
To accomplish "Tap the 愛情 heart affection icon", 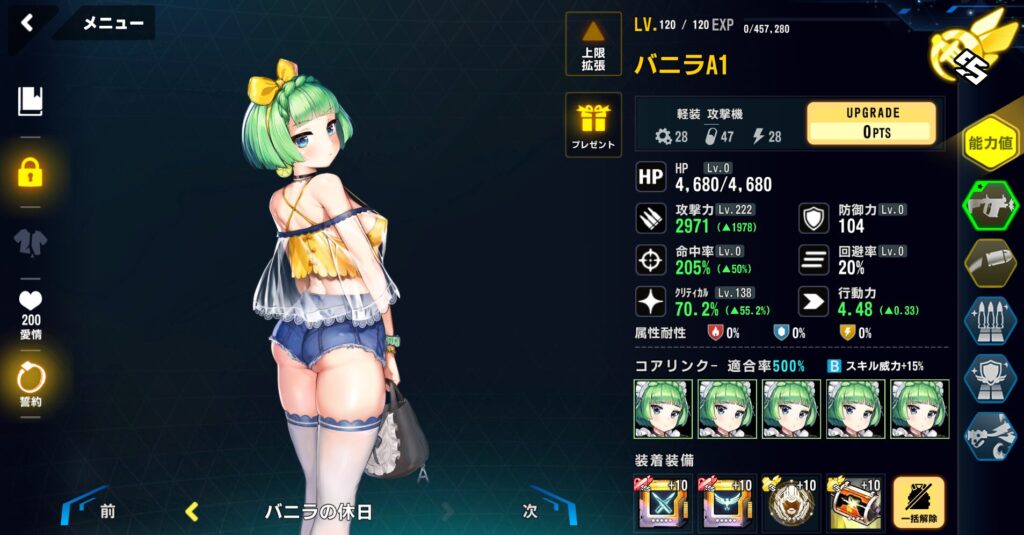I will point(30,311).
